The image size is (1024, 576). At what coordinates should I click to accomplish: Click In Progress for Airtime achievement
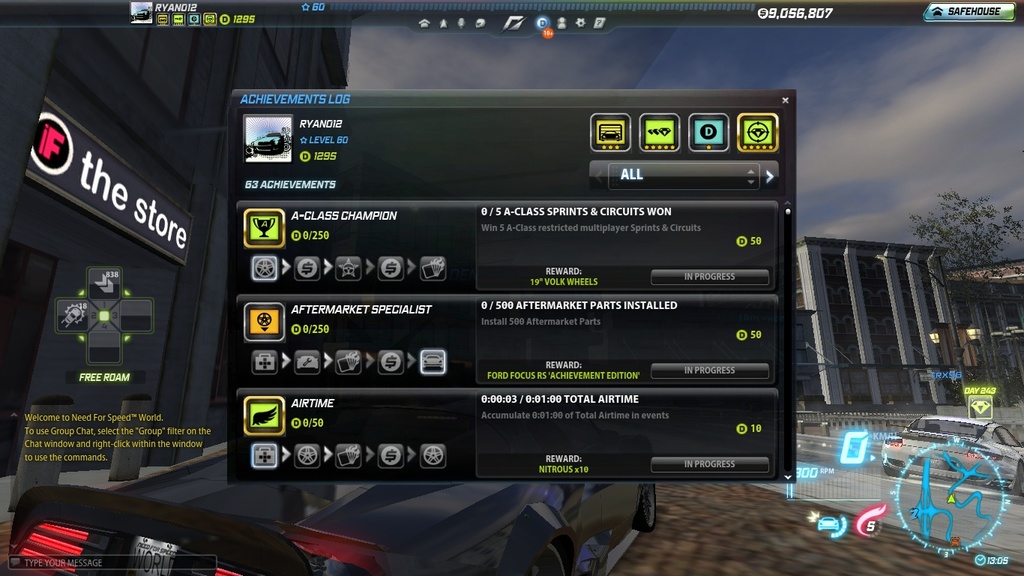(709, 465)
